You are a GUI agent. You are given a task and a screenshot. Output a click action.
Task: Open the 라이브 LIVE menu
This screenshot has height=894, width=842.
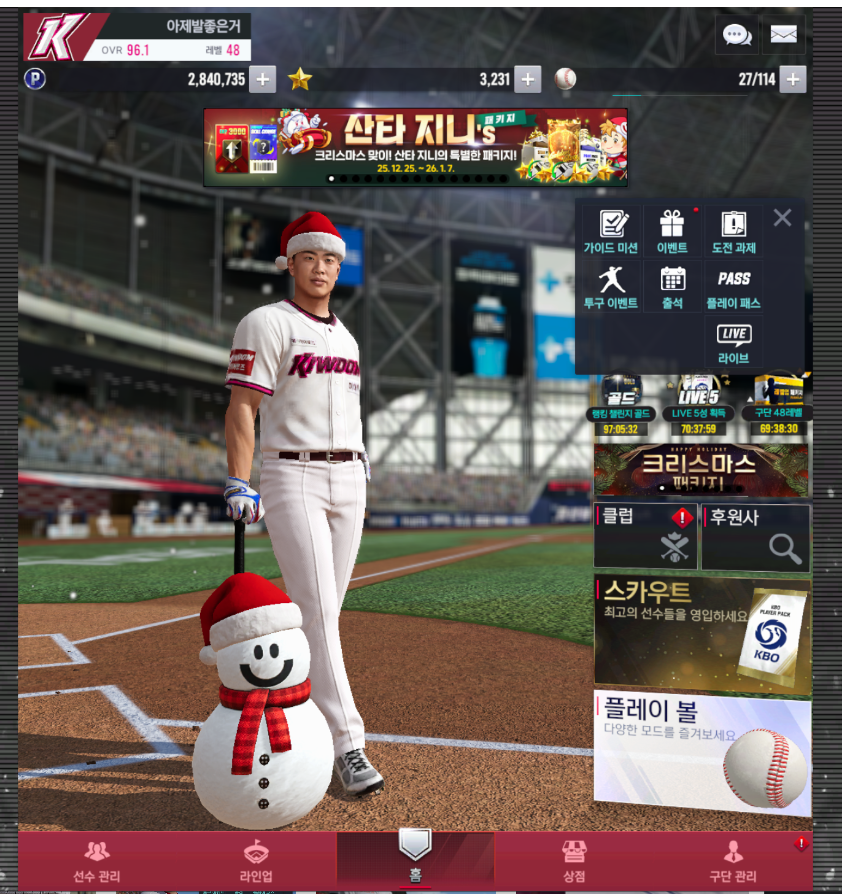(x=733, y=343)
